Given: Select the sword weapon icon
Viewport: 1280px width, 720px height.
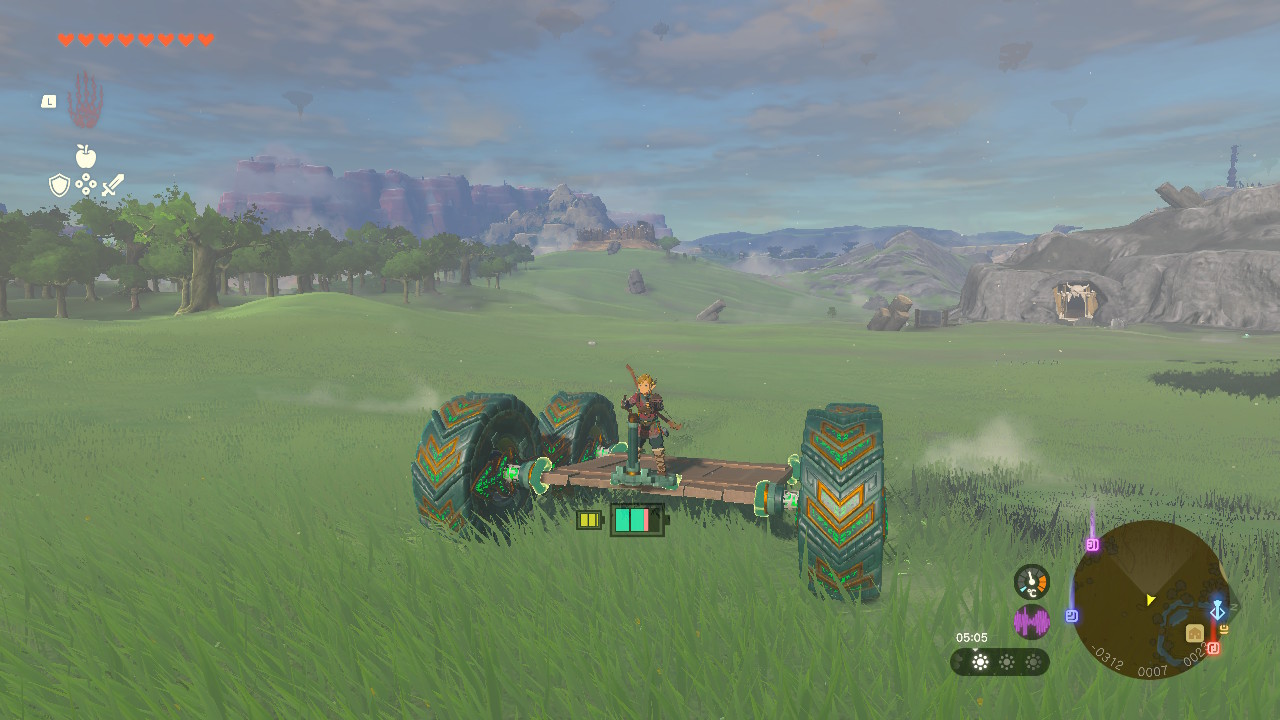Looking at the screenshot, I should pos(113,185).
